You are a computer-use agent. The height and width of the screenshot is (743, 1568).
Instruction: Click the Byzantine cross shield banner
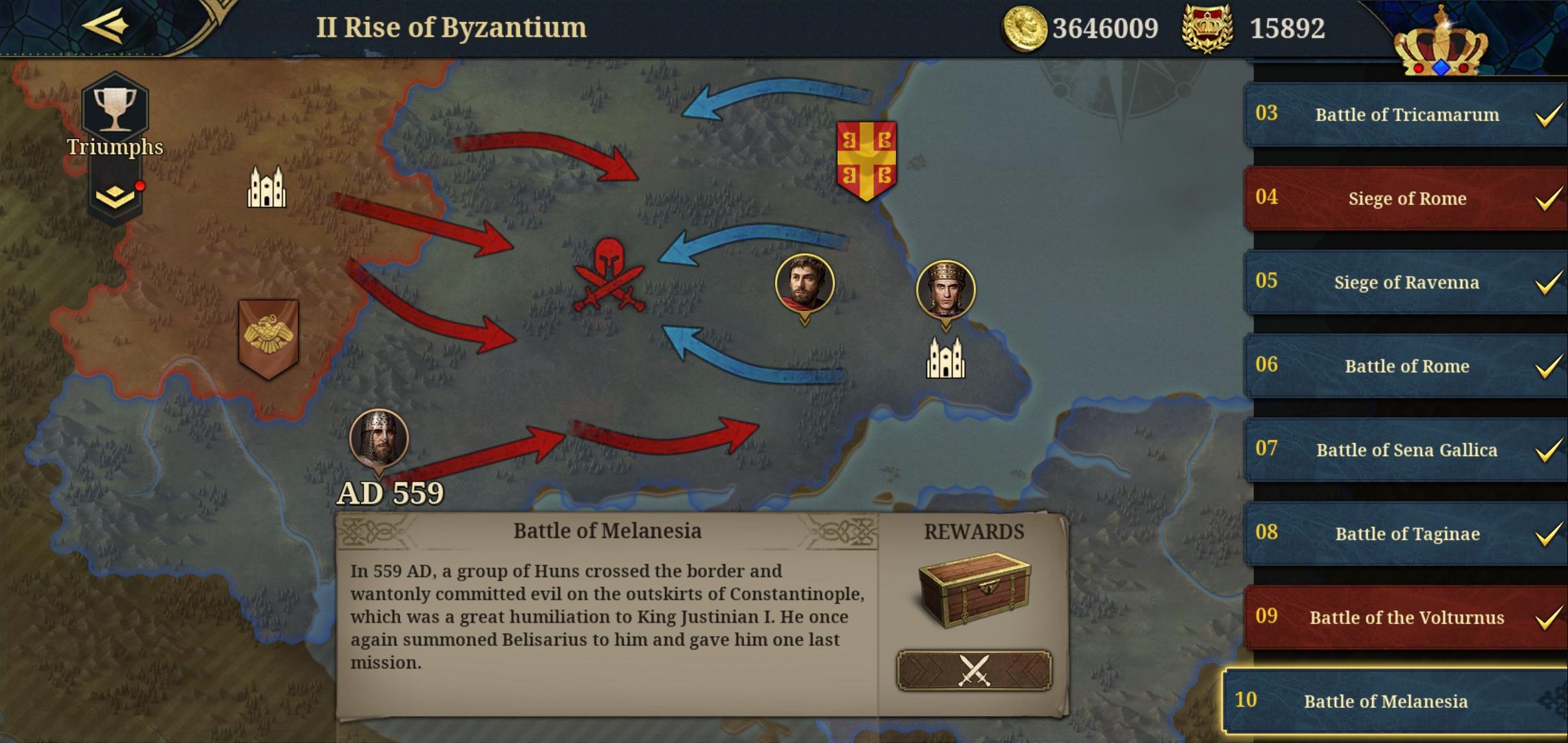coord(868,158)
